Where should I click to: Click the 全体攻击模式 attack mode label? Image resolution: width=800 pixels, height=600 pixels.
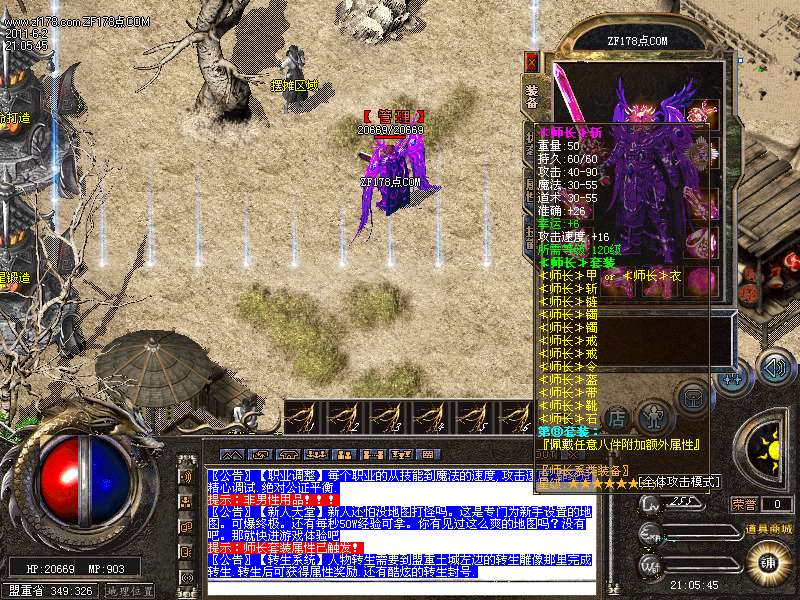point(680,482)
